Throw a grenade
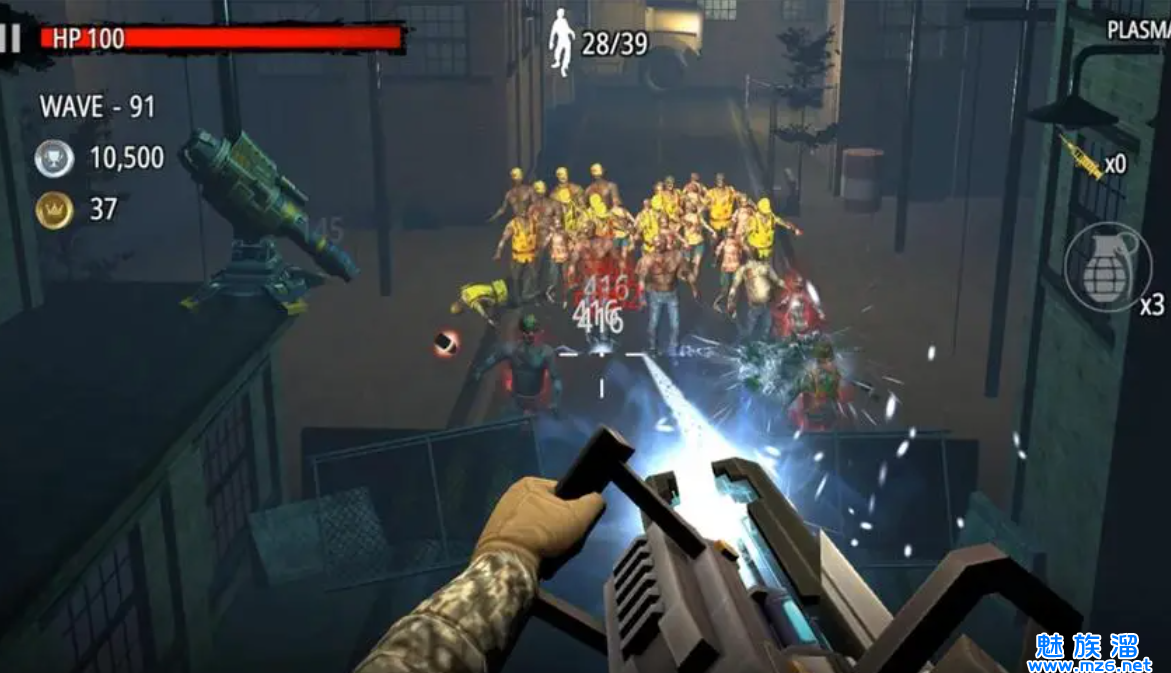Image resolution: width=1171 pixels, height=673 pixels. pyautogui.click(x=1100, y=266)
